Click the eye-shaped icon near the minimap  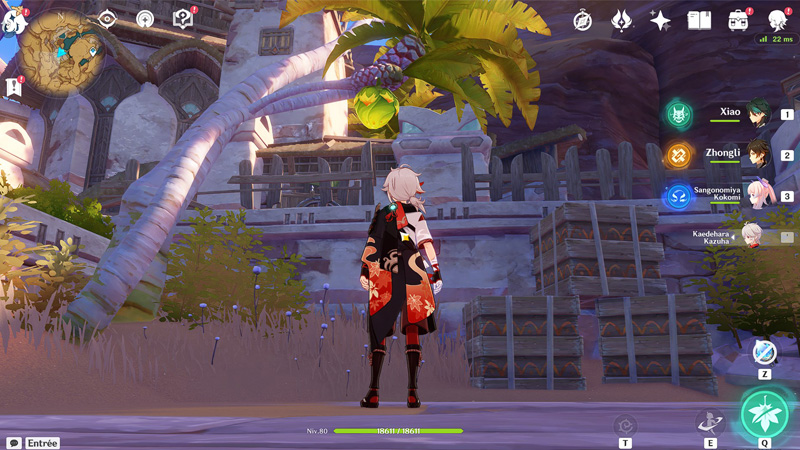(108, 19)
